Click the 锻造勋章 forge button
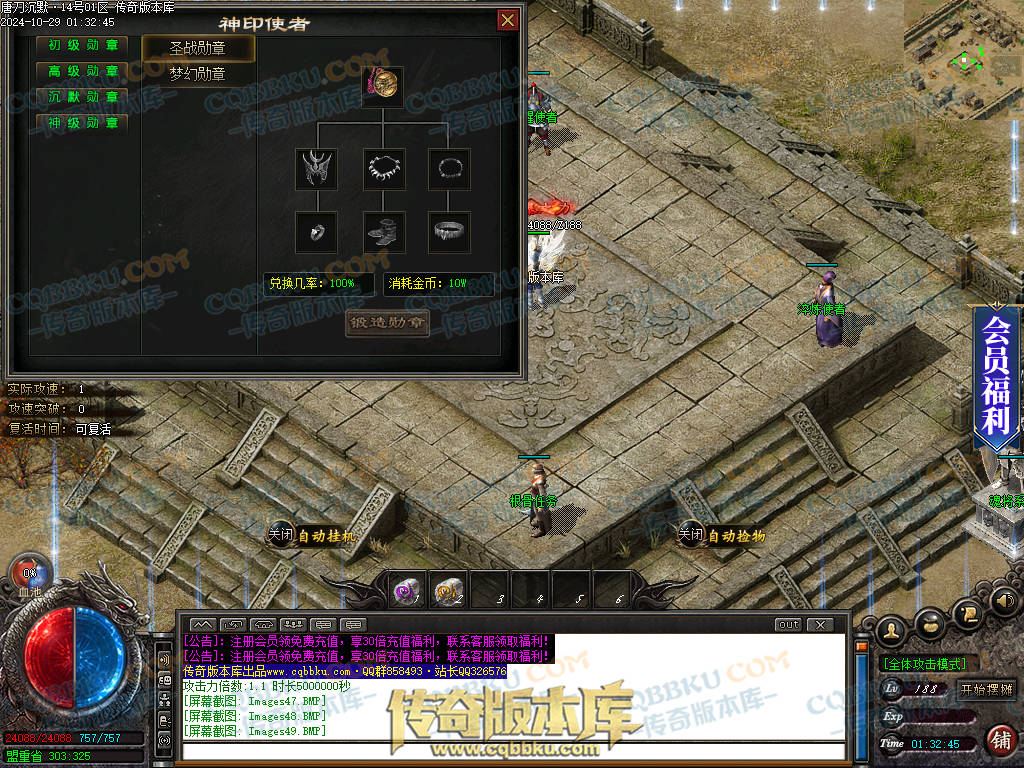This screenshot has width=1024, height=768. pyautogui.click(x=387, y=323)
